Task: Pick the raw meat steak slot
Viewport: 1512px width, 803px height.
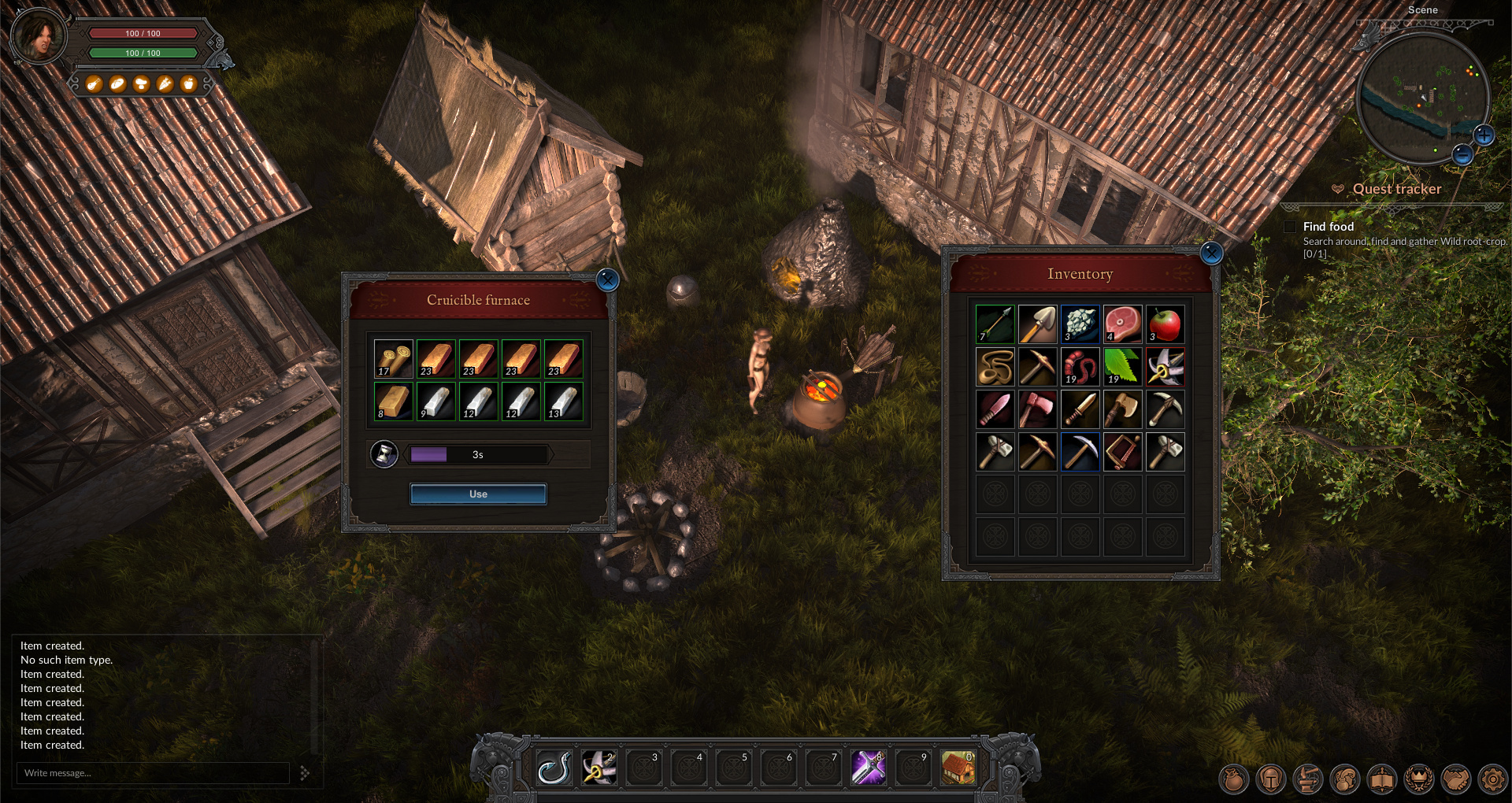Action: [1122, 324]
